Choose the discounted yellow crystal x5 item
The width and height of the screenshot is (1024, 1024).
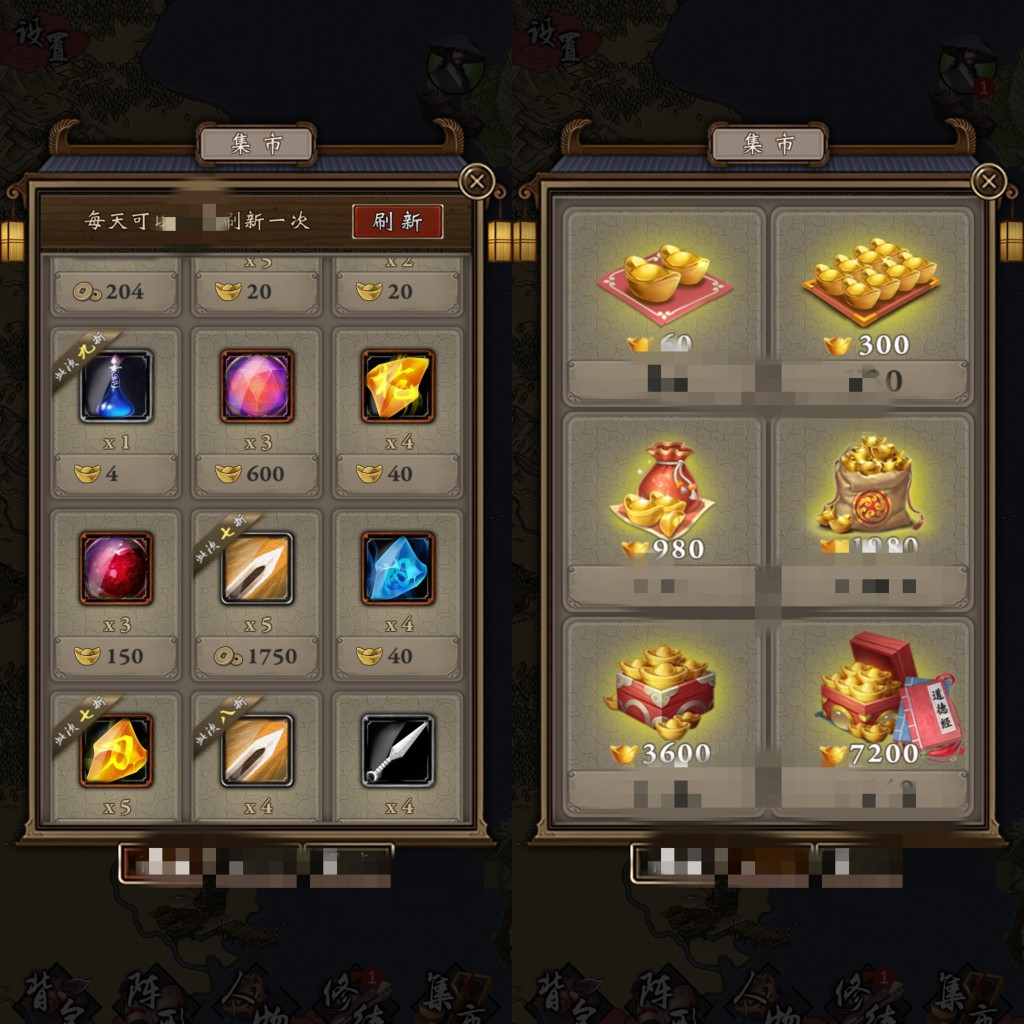coord(116,750)
